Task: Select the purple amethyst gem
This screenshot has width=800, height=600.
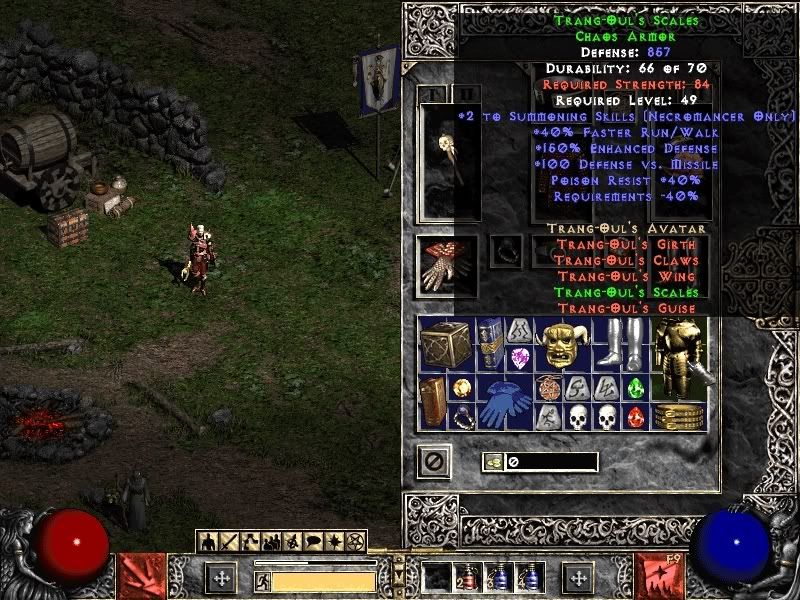Action: pos(519,358)
